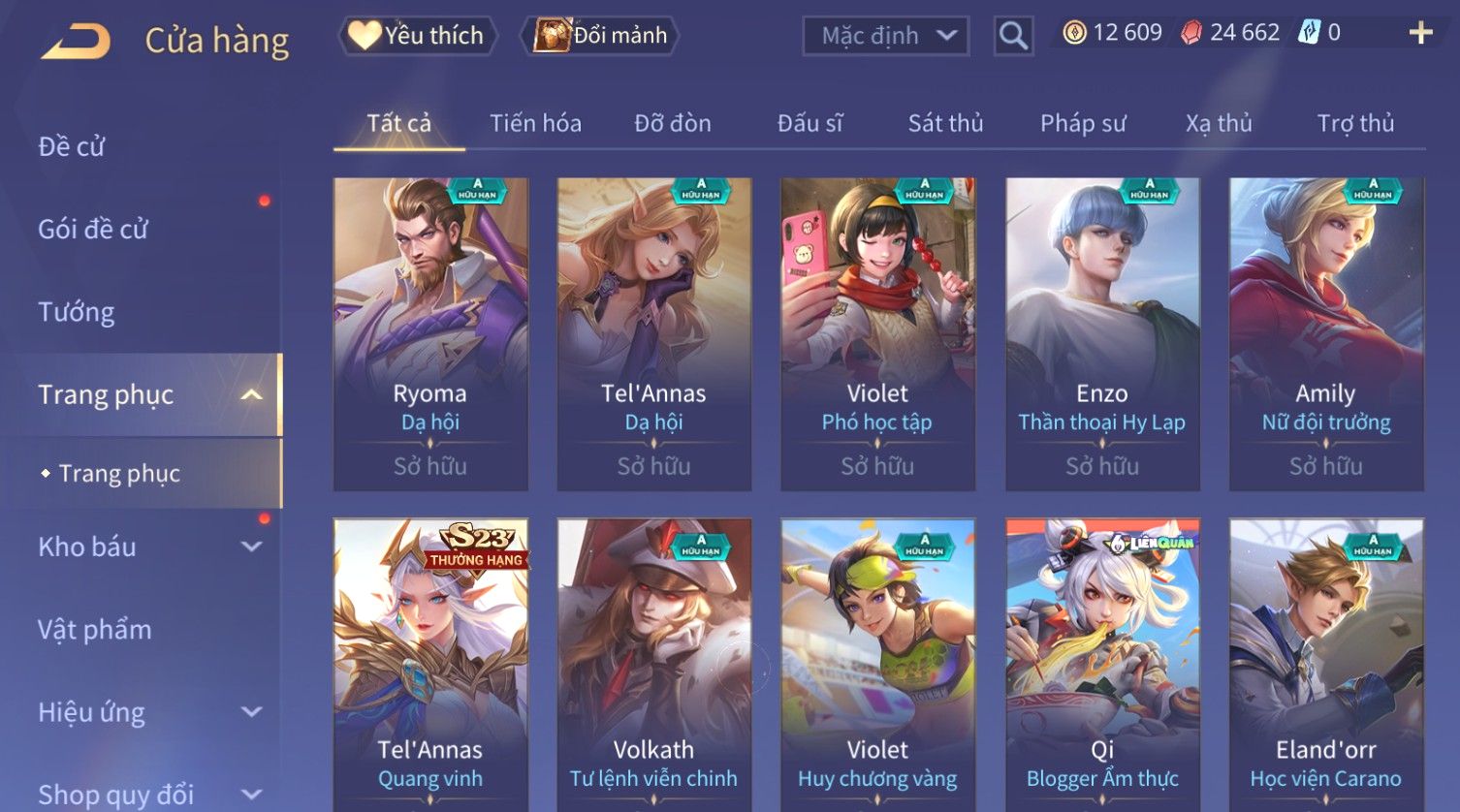Screen dimensions: 1460x812
Task: Show the Pháp sư skins tab
Action: 1083,123
